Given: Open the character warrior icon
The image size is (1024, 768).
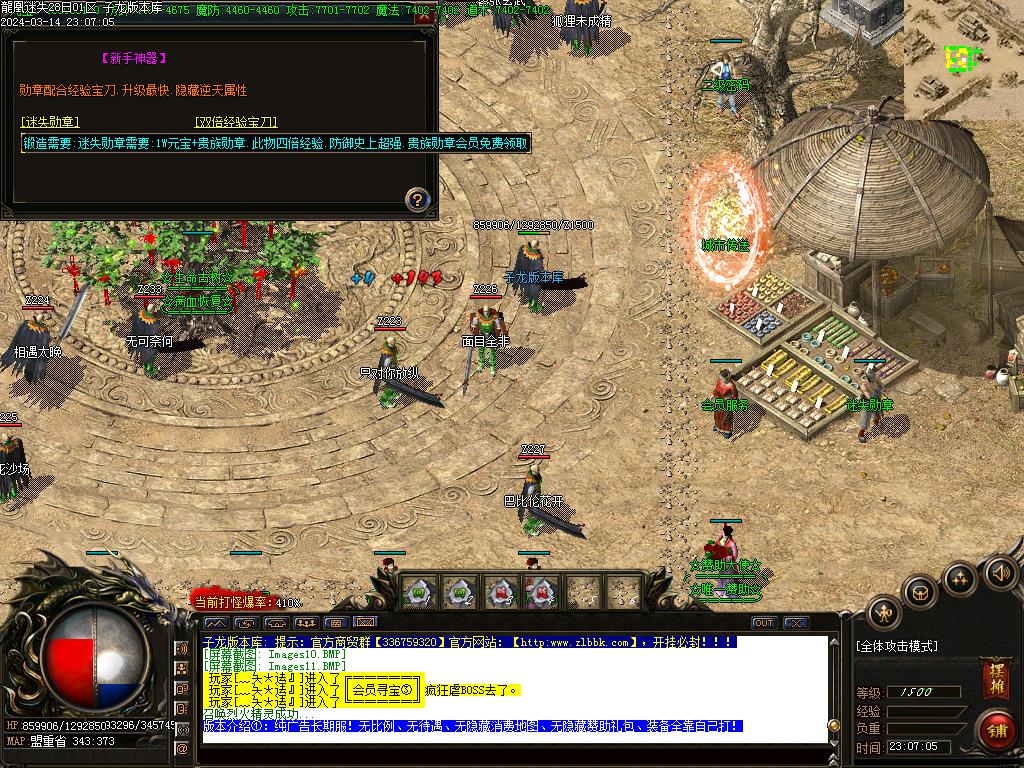Looking at the screenshot, I should coord(884,612).
